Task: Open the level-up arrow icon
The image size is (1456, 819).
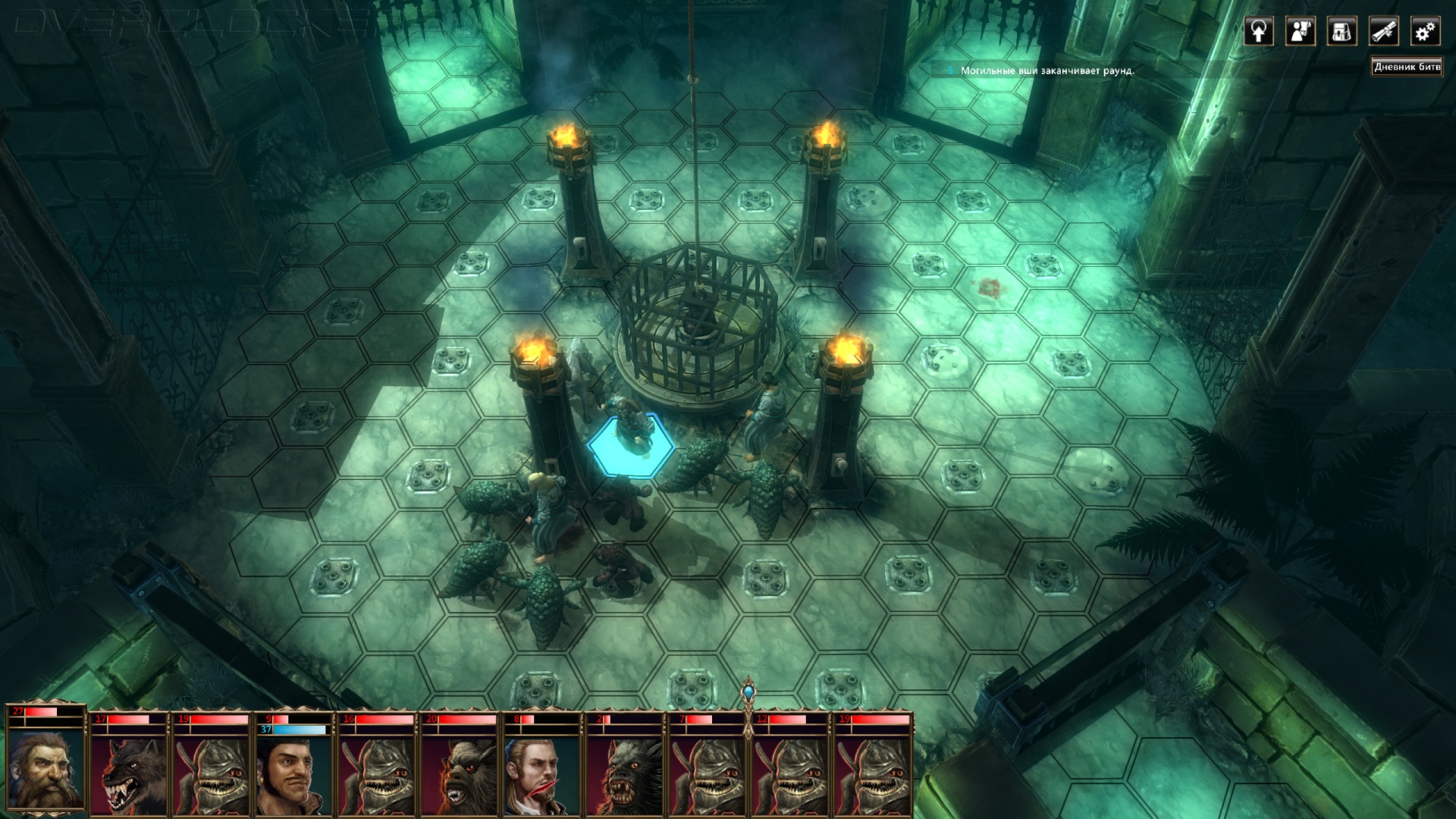Action: (1259, 32)
